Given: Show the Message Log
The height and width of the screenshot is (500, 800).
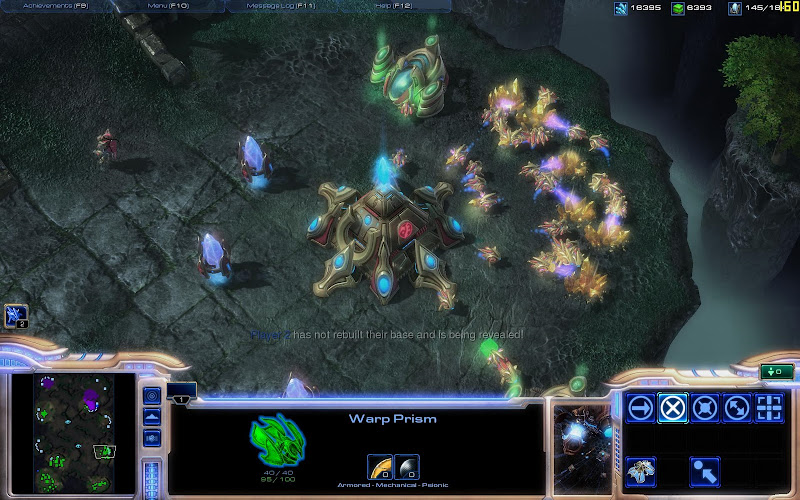Looking at the screenshot, I should 280,6.
